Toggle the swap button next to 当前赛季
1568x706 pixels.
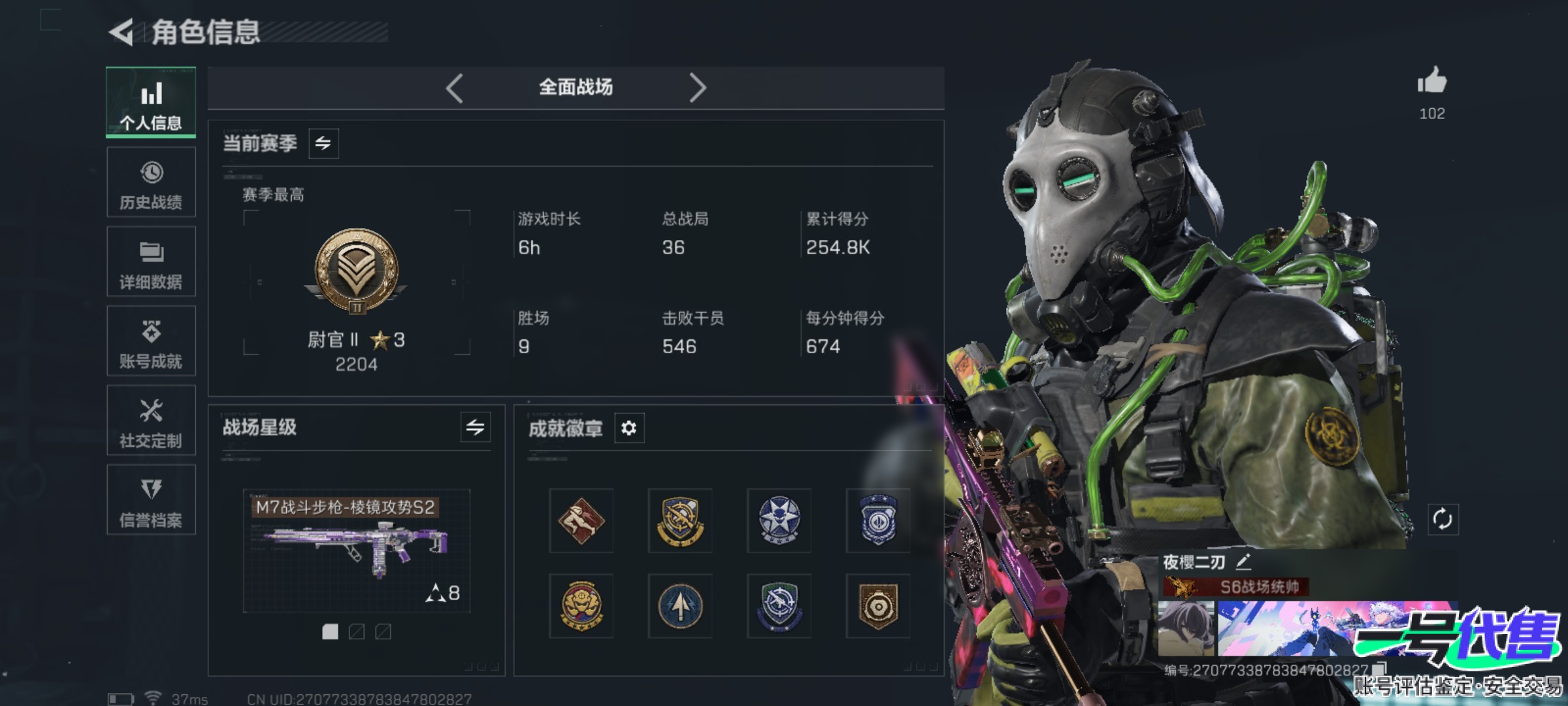323,143
